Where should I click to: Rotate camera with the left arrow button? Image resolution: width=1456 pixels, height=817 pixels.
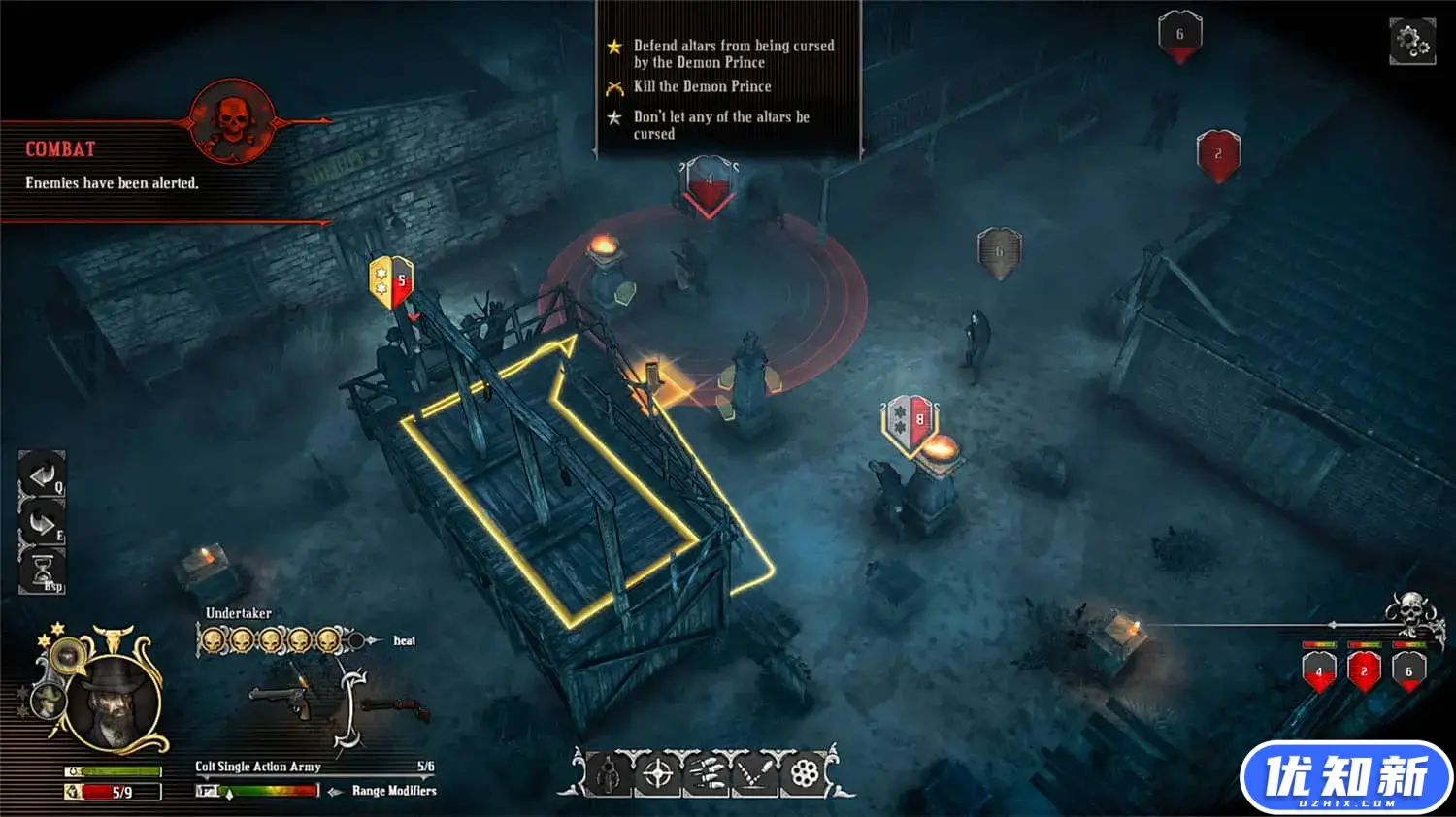click(x=42, y=474)
